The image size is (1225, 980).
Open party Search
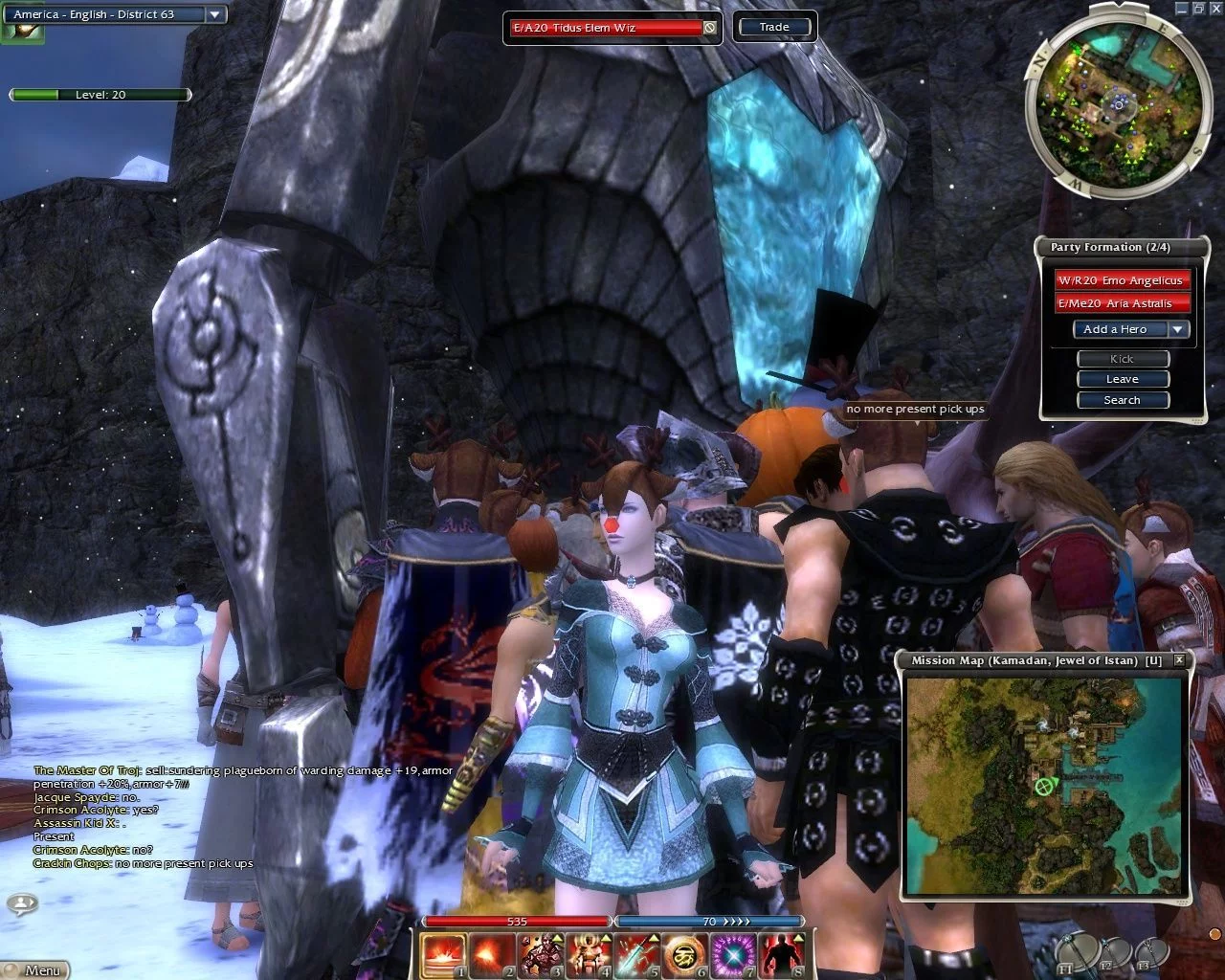[1123, 400]
